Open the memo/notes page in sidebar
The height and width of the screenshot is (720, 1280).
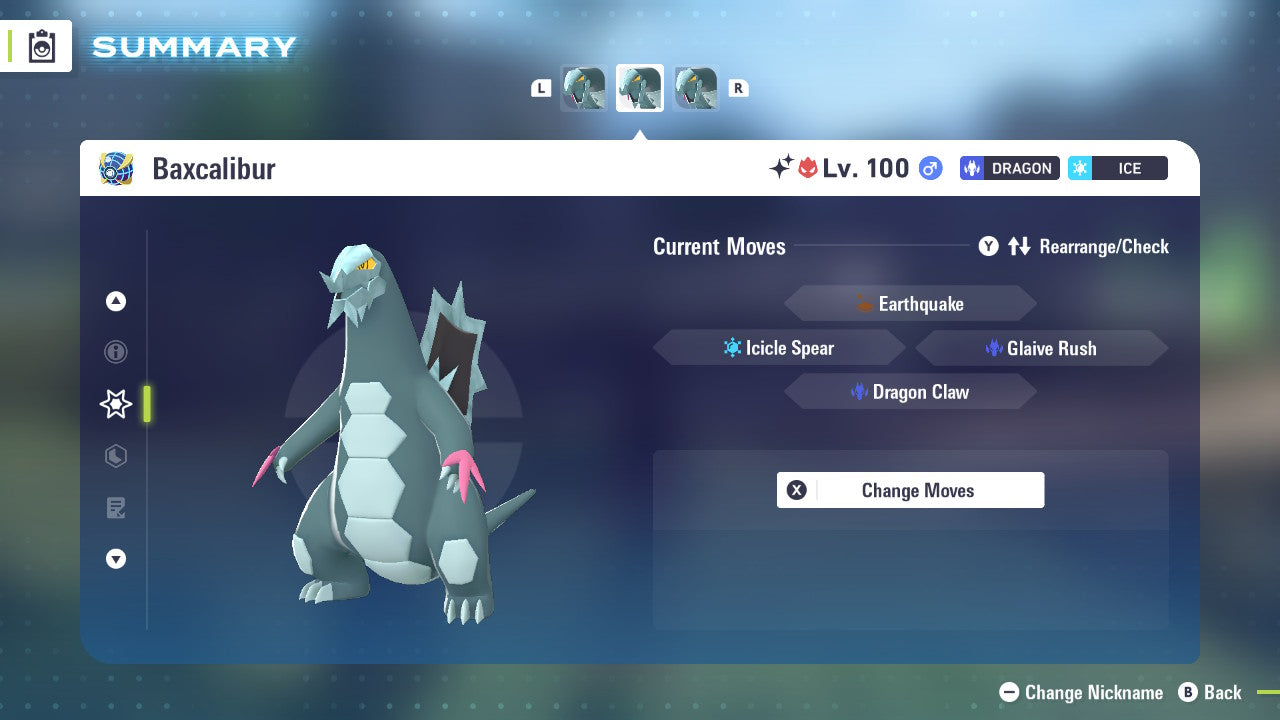[x=115, y=508]
